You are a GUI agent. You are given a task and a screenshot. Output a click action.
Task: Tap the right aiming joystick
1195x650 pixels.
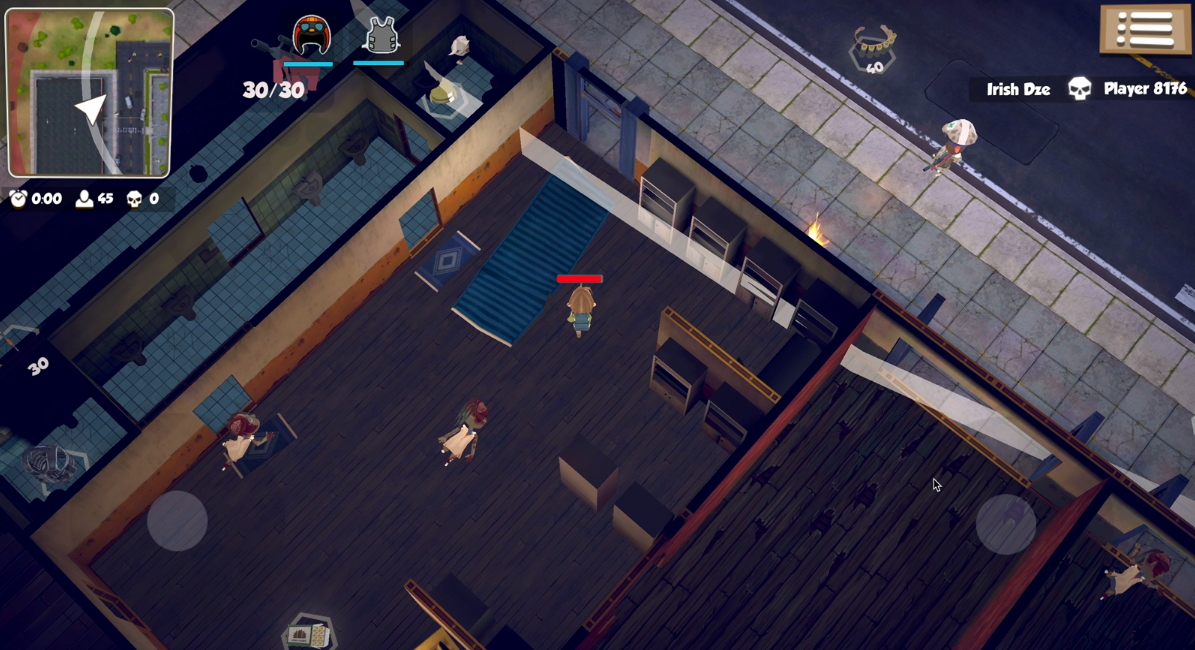click(1005, 523)
